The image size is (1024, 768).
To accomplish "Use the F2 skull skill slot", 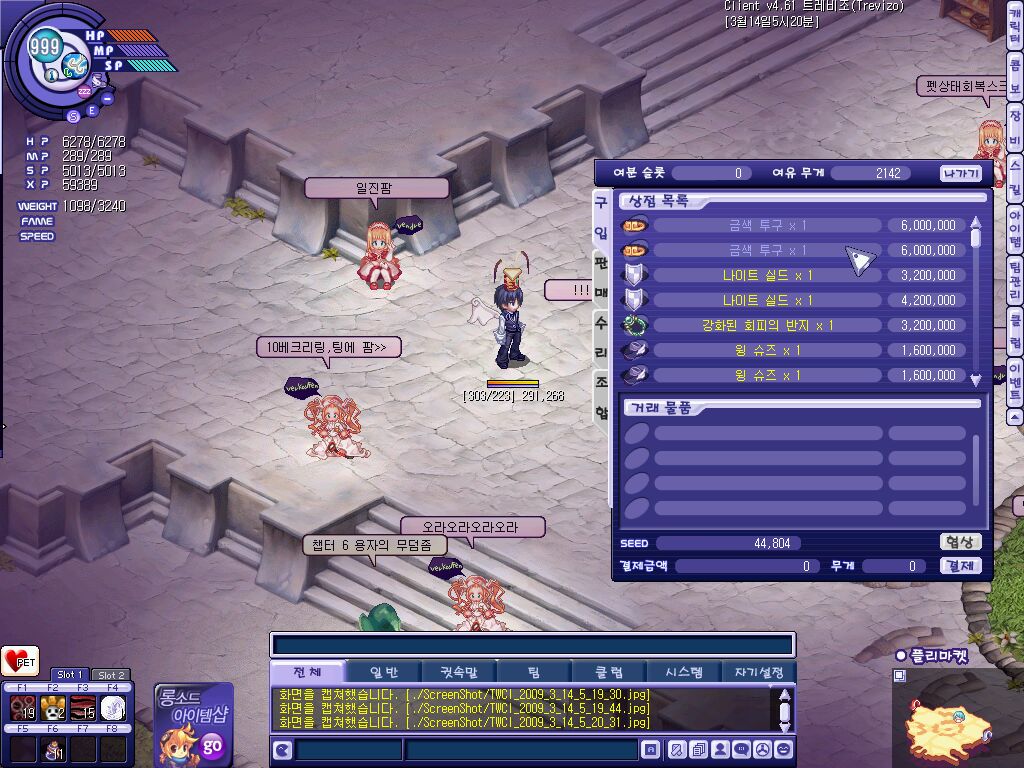I will click(x=53, y=708).
